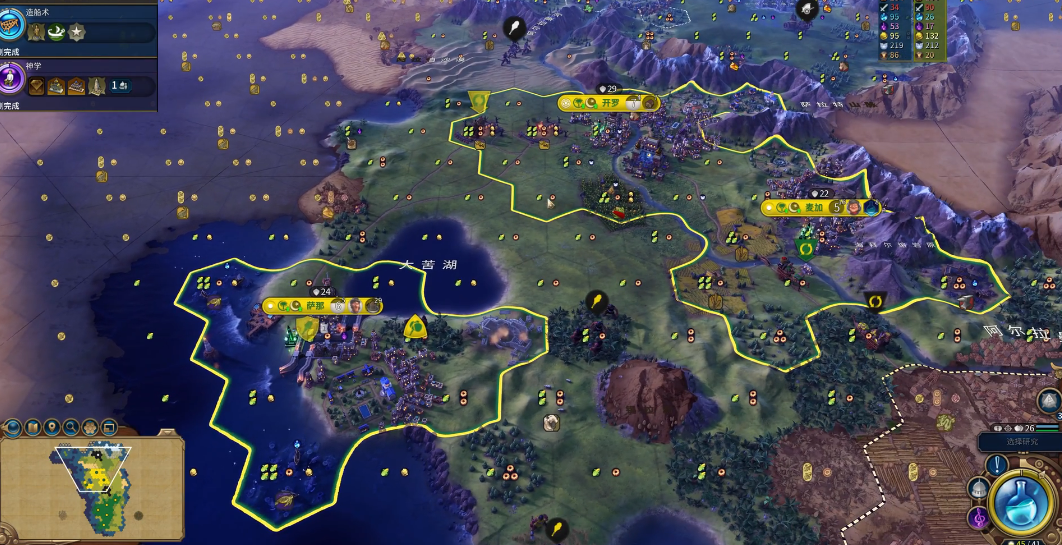Toggle the hex grid display
The image size is (1062, 545).
pos(89,427)
